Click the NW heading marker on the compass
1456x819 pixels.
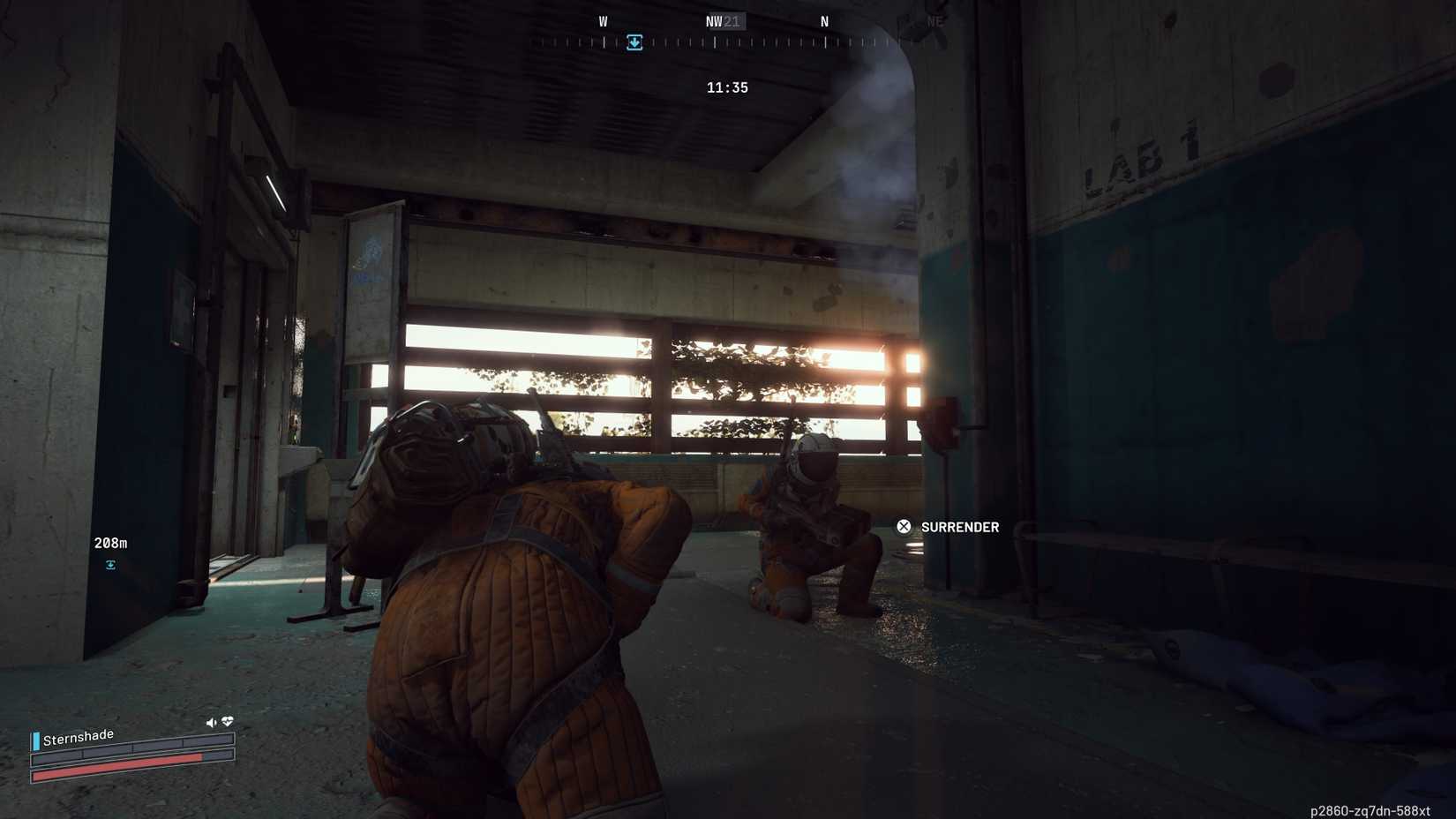713,20
